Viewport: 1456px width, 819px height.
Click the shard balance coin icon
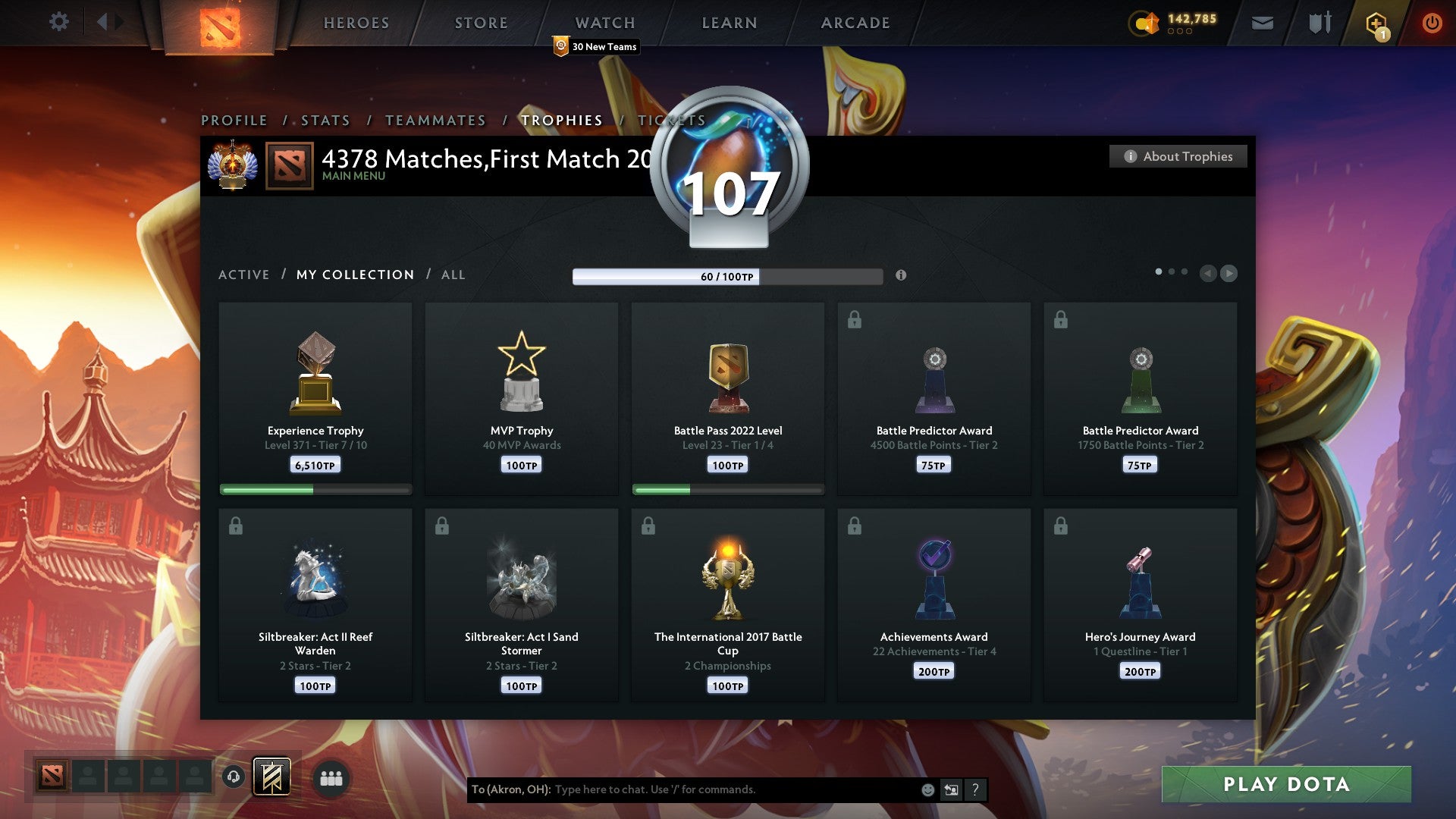point(1144,24)
